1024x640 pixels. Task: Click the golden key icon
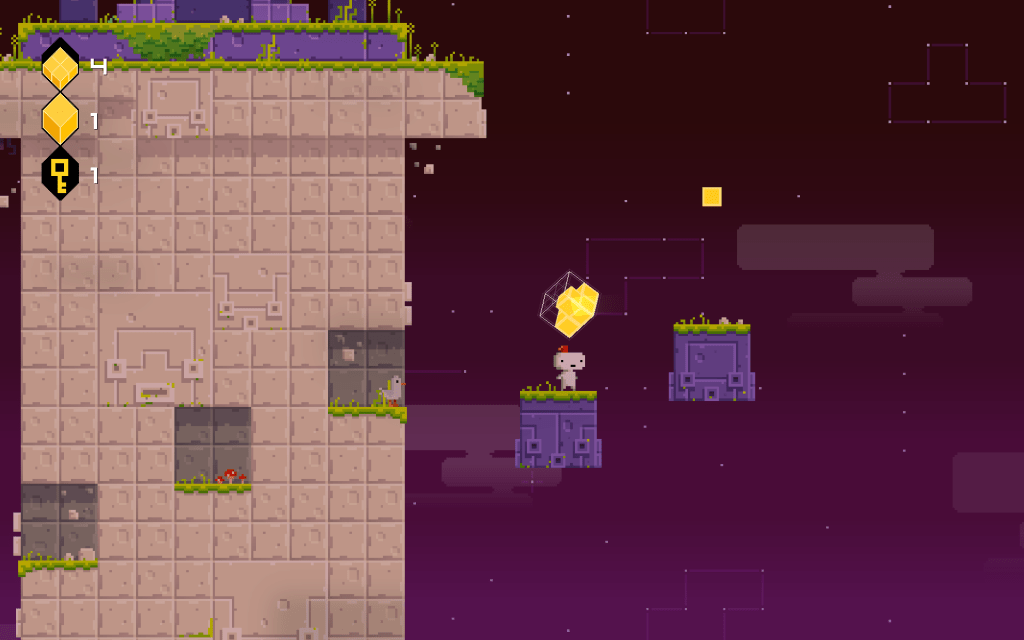click(x=60, y=174)
